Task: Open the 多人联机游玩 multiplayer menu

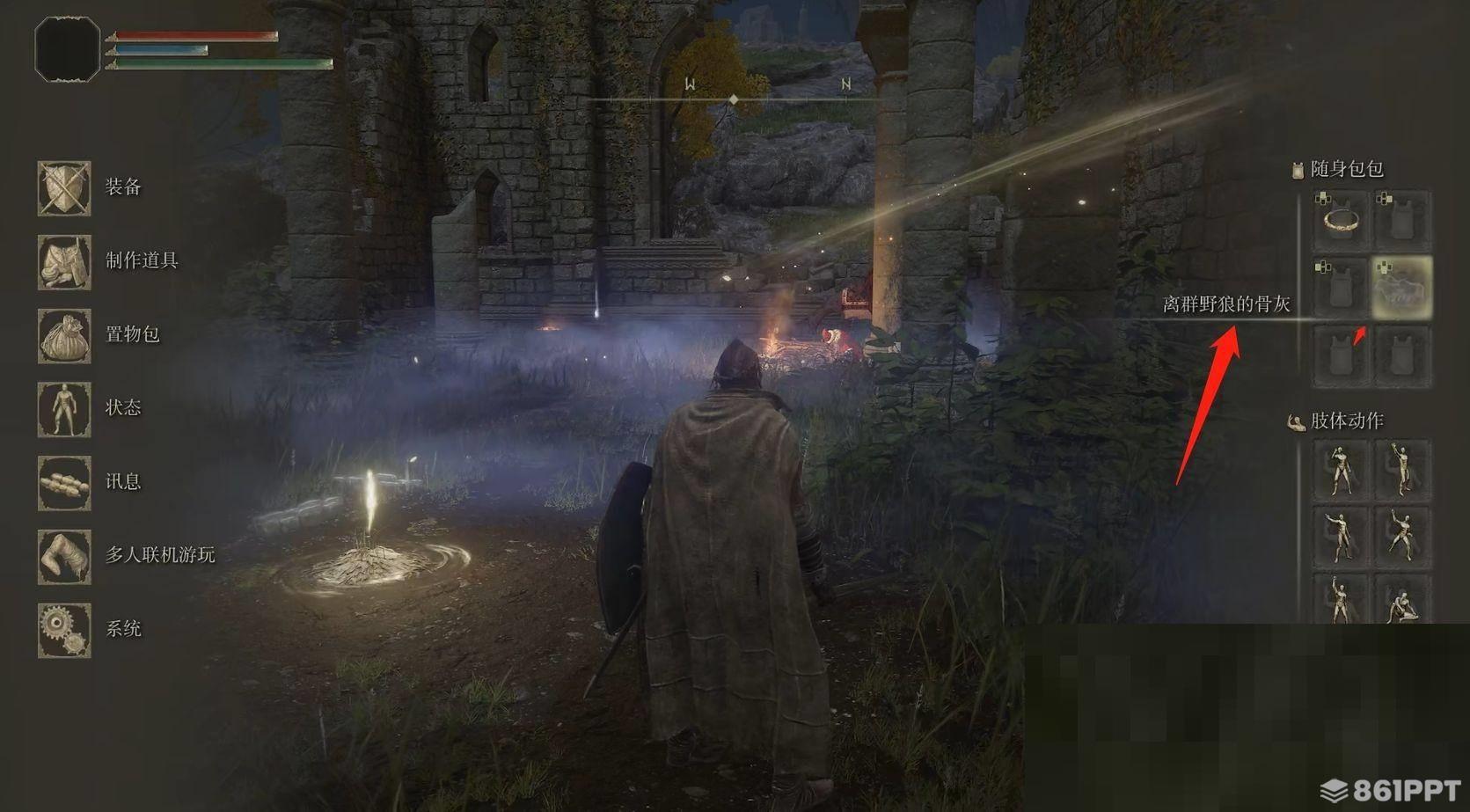Action: pyautogui.click(x=64, y=556)
